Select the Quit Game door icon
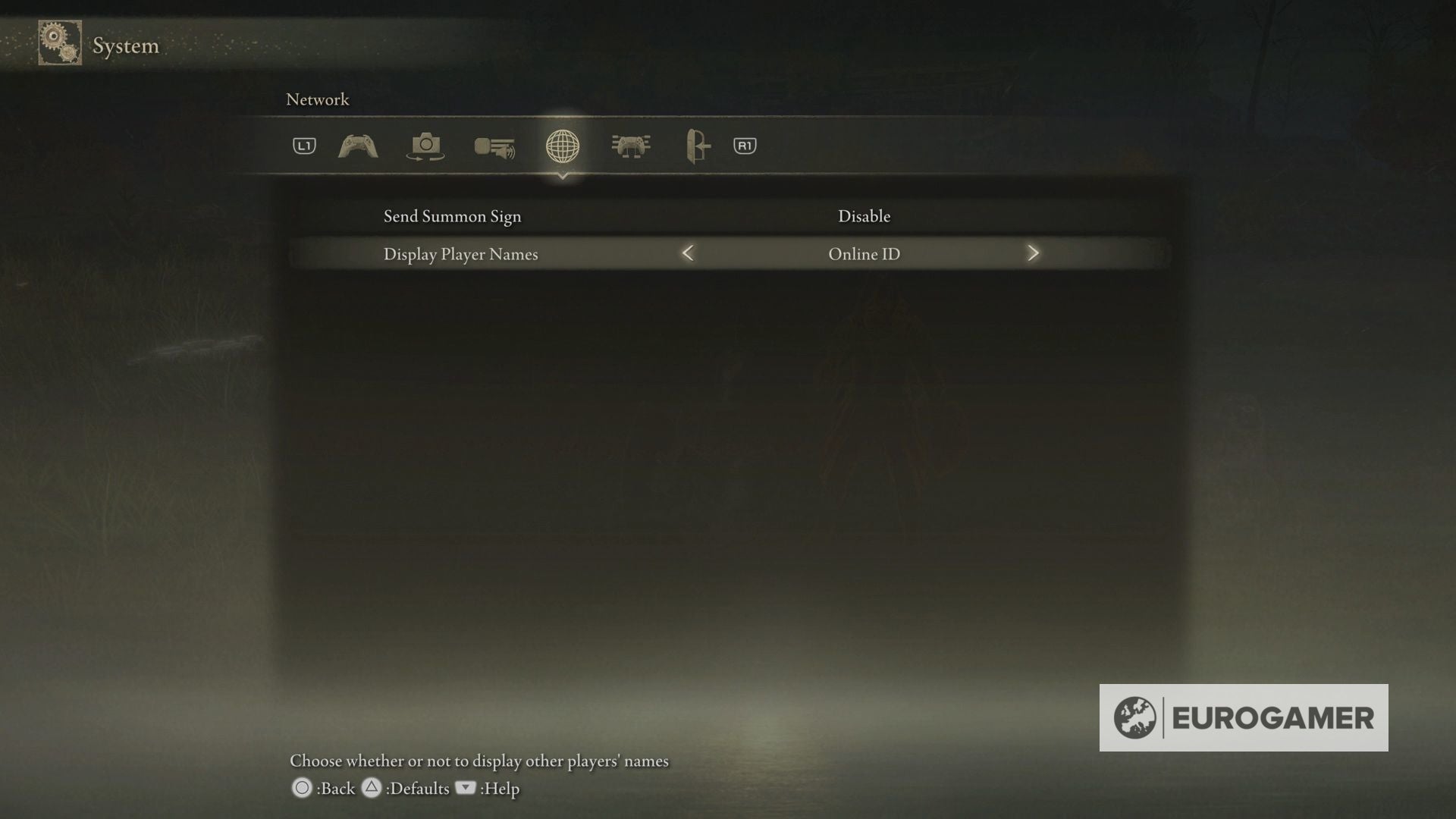 coord(696,146)
